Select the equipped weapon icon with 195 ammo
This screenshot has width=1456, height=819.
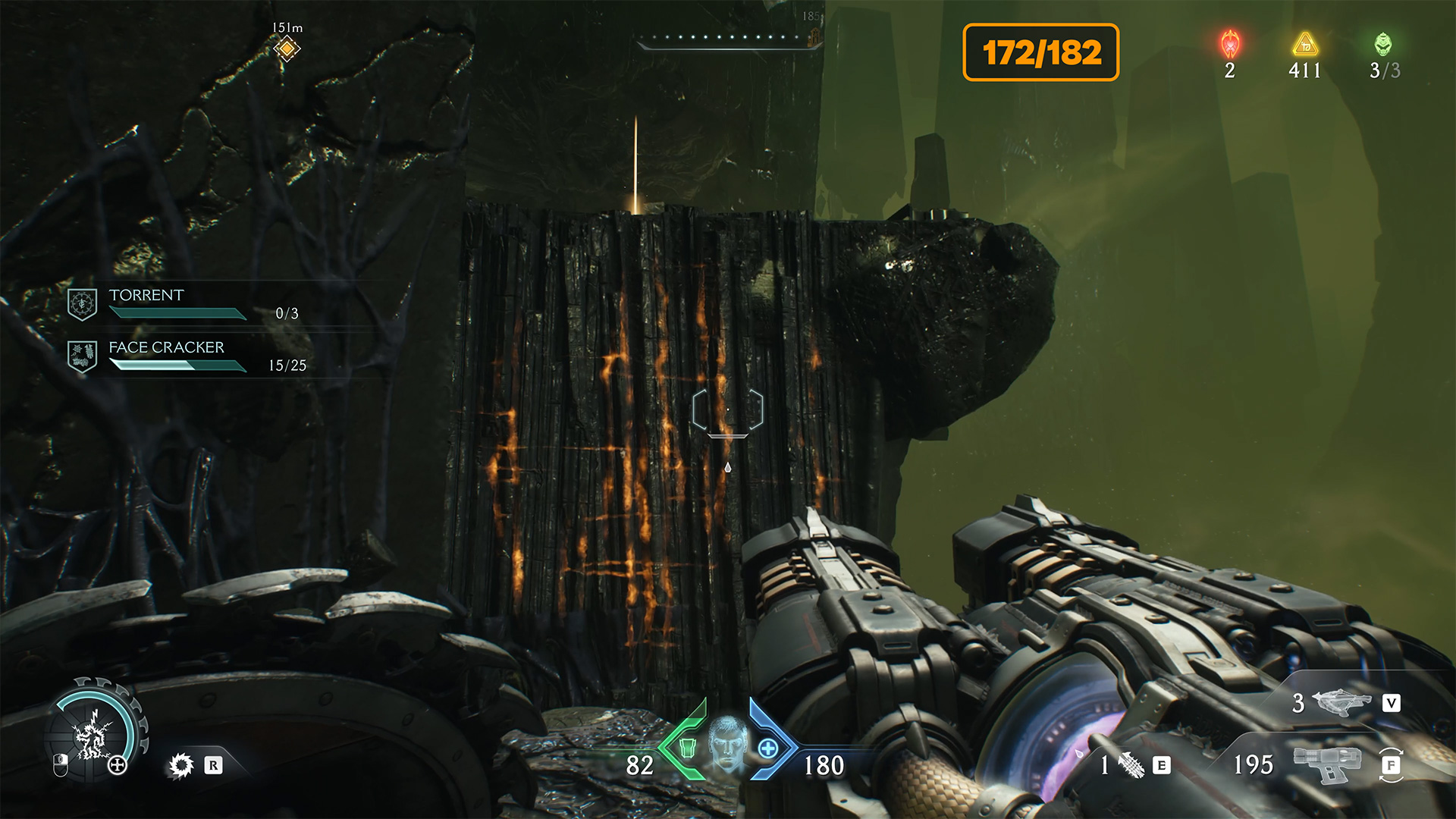point(1327,763)
